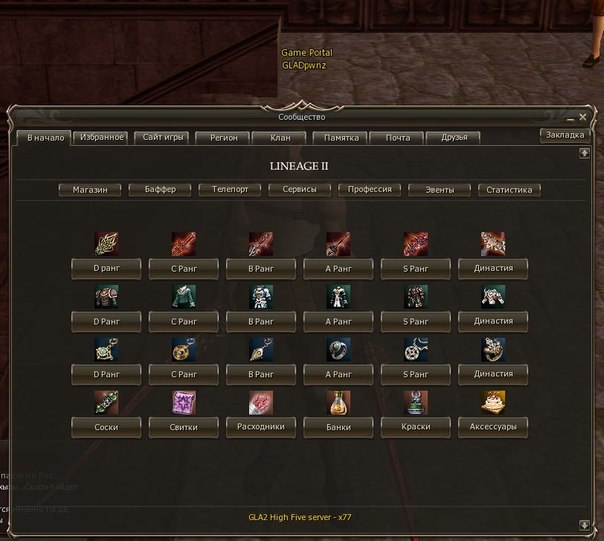
Task: Click the Закладка bookmark button
Action: pos(565,135)
